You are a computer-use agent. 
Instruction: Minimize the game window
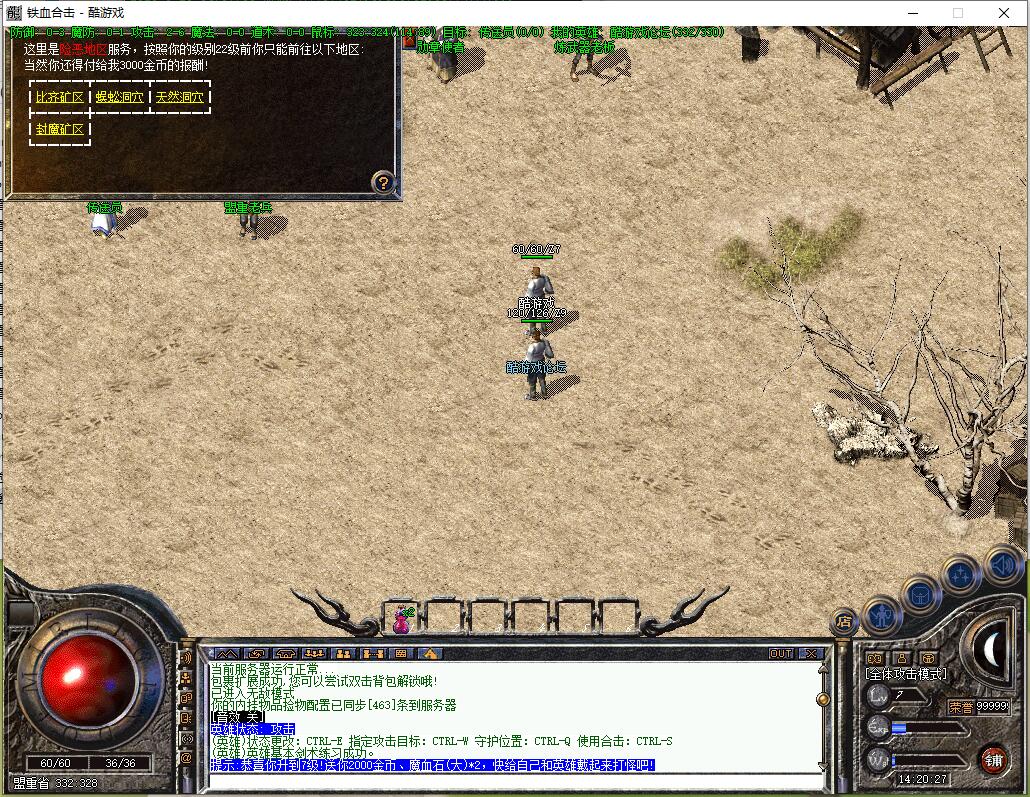click(911, 13)
